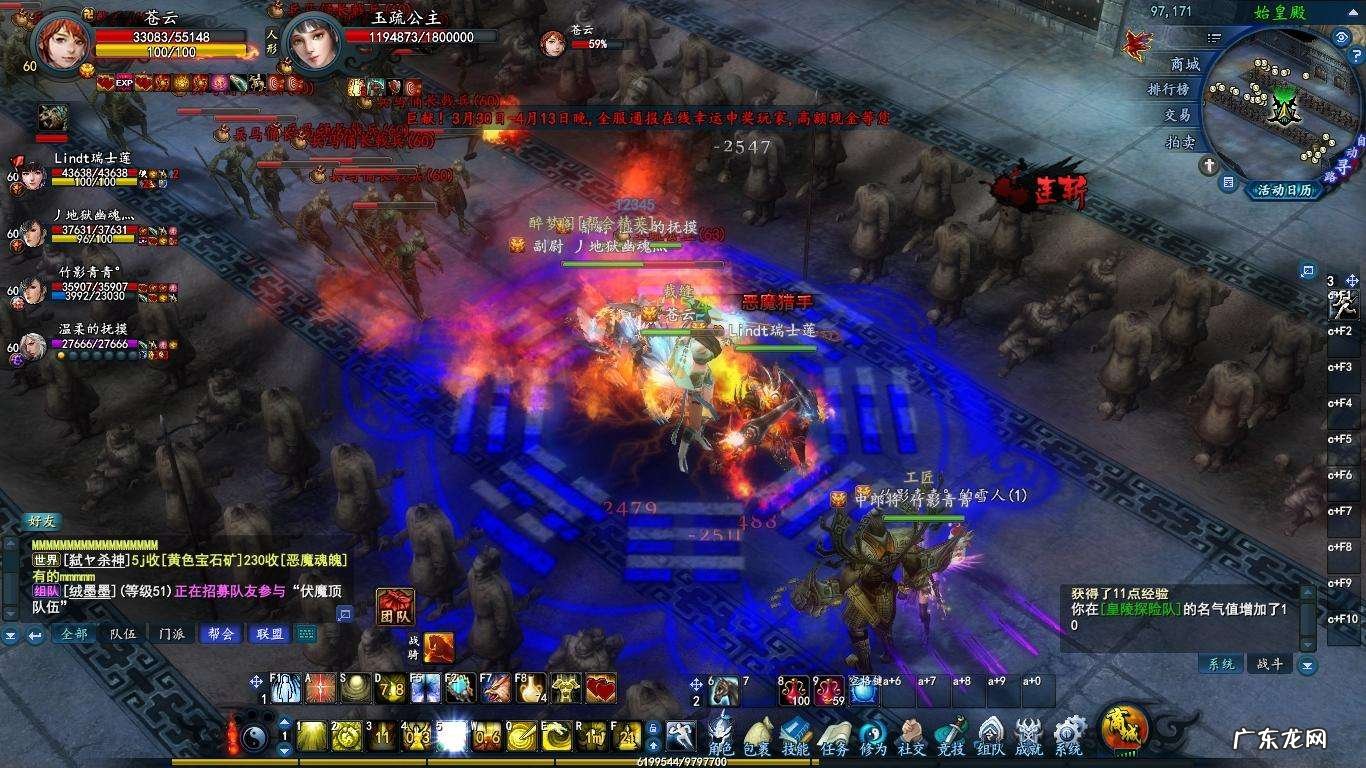1366x768 pixels.
Task: Open the 社交 social menu
Action: pos(911,735)
